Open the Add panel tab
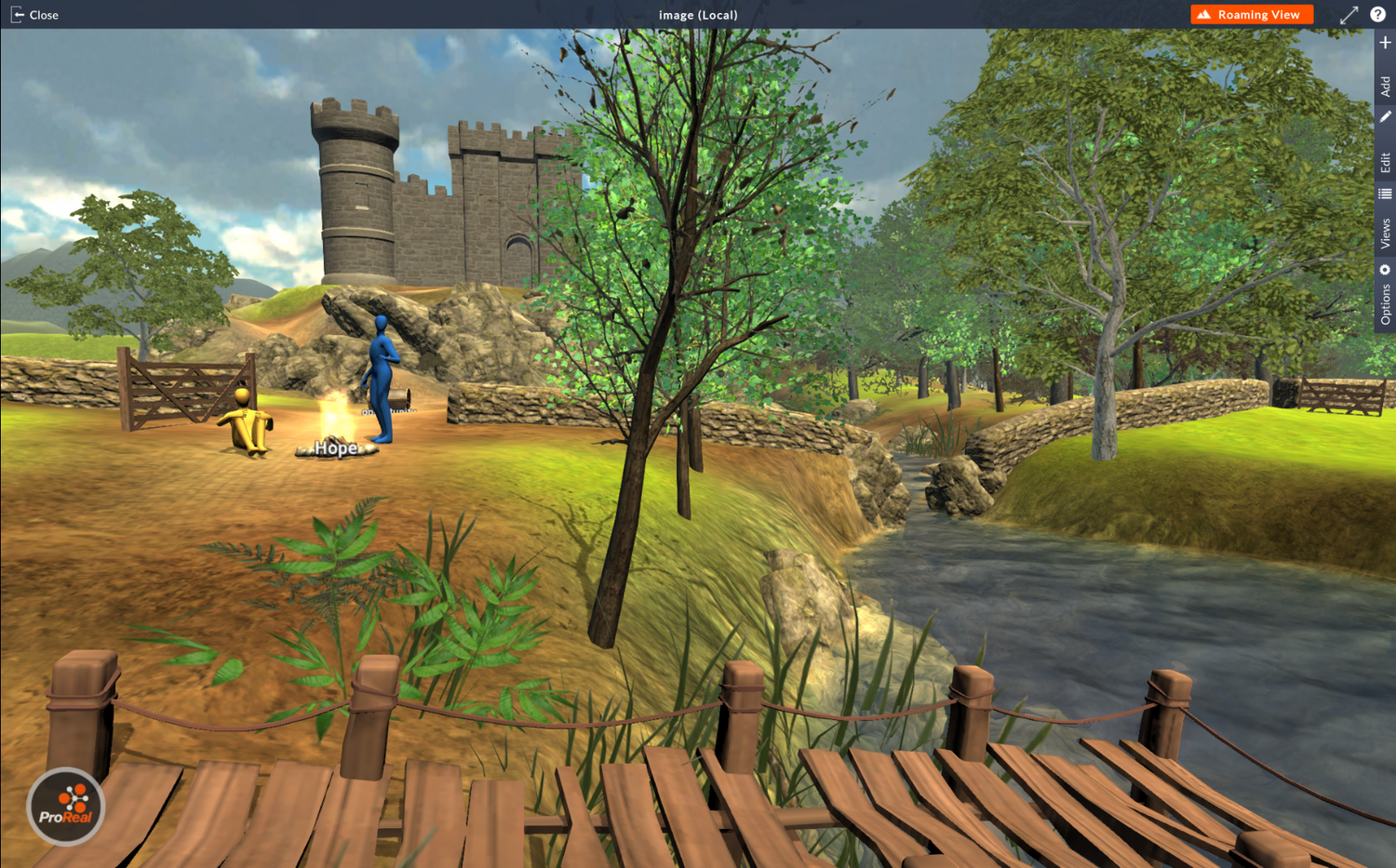The width and height of the screenshot is (1396, 868). click(1385, 68)
